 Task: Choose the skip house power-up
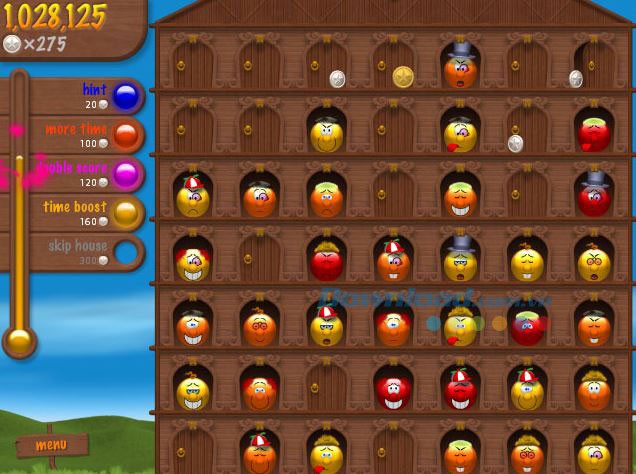(x=126, y=251)
